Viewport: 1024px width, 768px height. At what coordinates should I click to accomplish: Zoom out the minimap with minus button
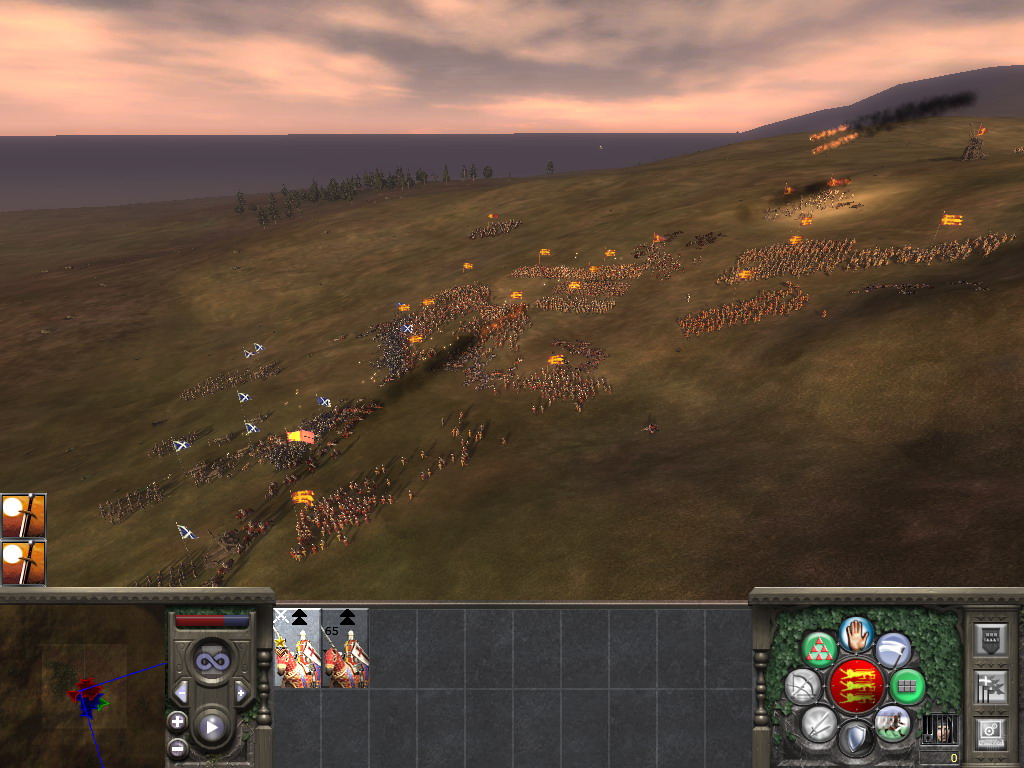tap(177, 747)
